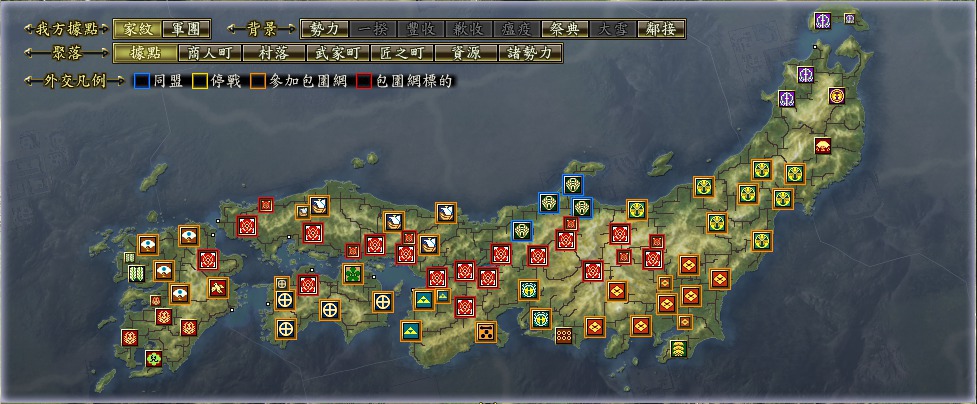
Task: Select the 家紋 display button
Action: point(134,29)
